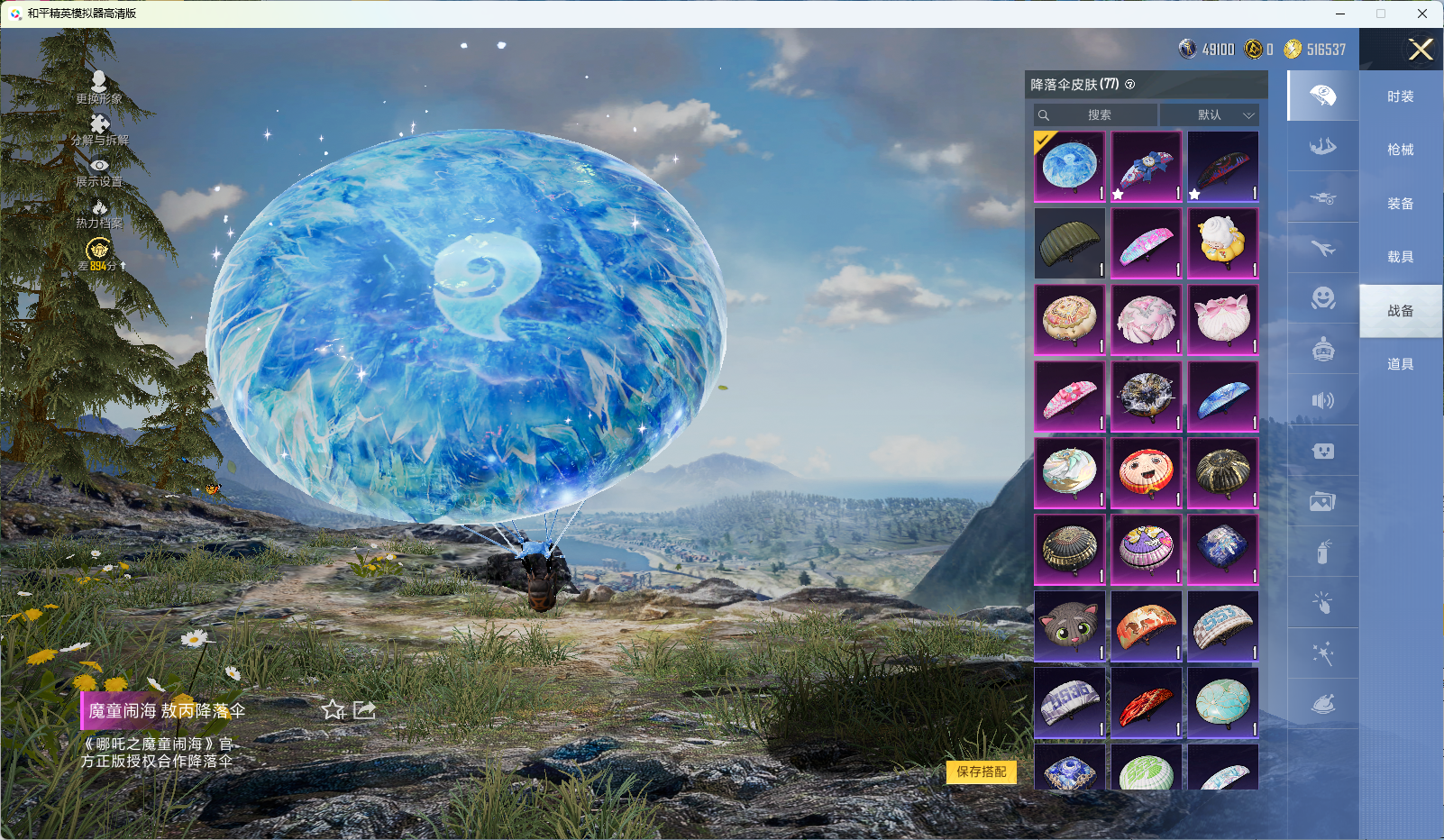
Task: Open 分解与拆解 dismantle option
Action: (x=99, y=130)
